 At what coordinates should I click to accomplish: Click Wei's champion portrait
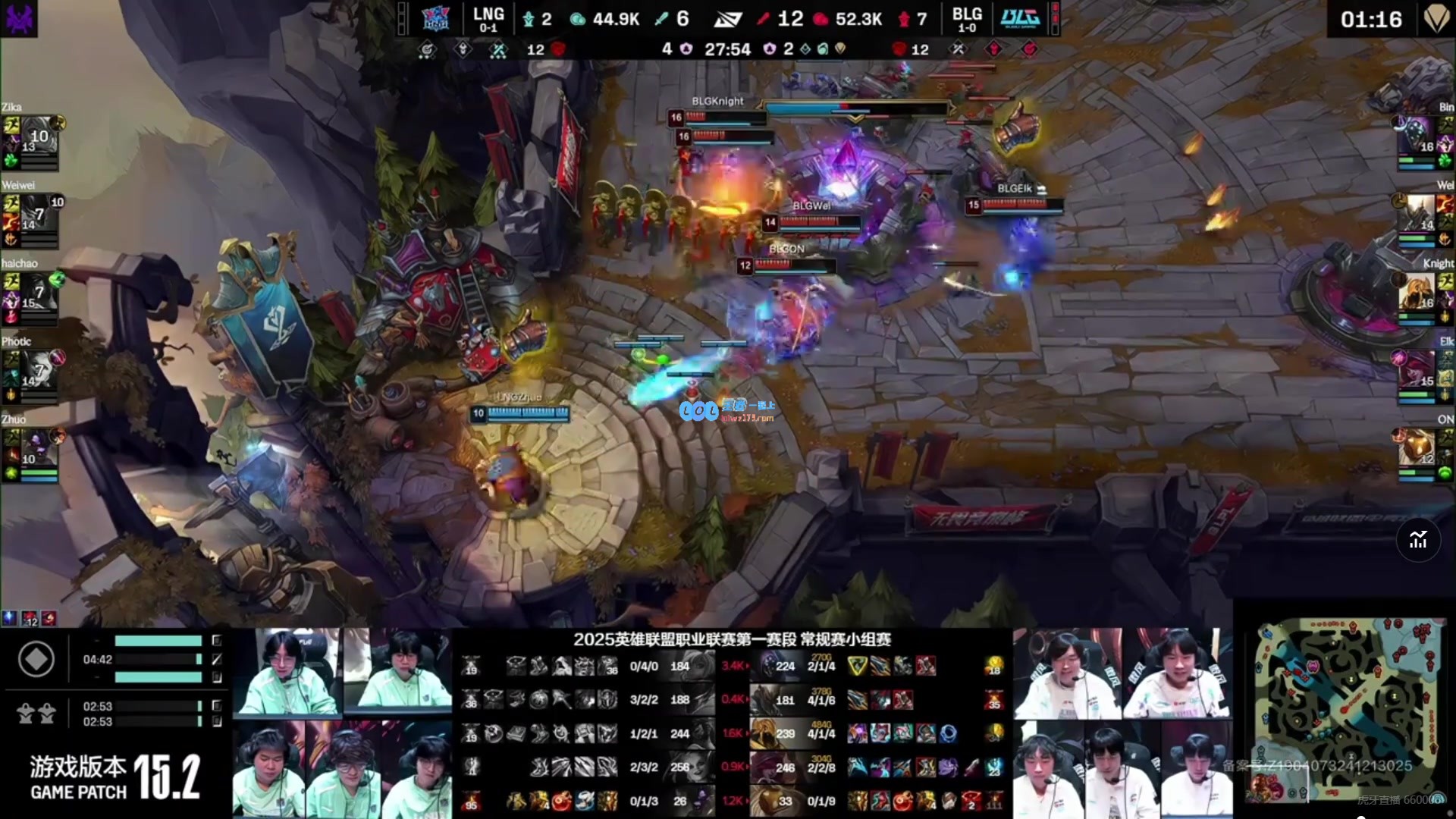click(1416, 214)
